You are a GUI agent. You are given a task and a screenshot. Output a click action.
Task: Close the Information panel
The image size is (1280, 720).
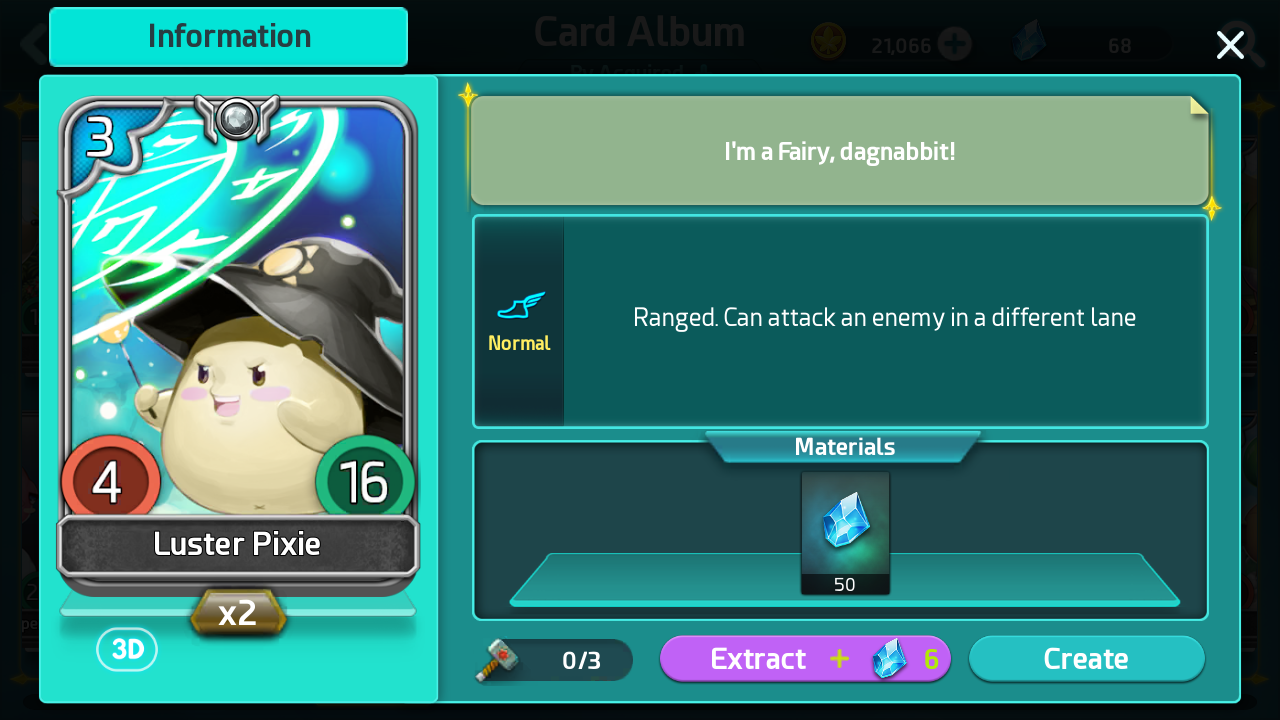click(x=1229, y=45)
